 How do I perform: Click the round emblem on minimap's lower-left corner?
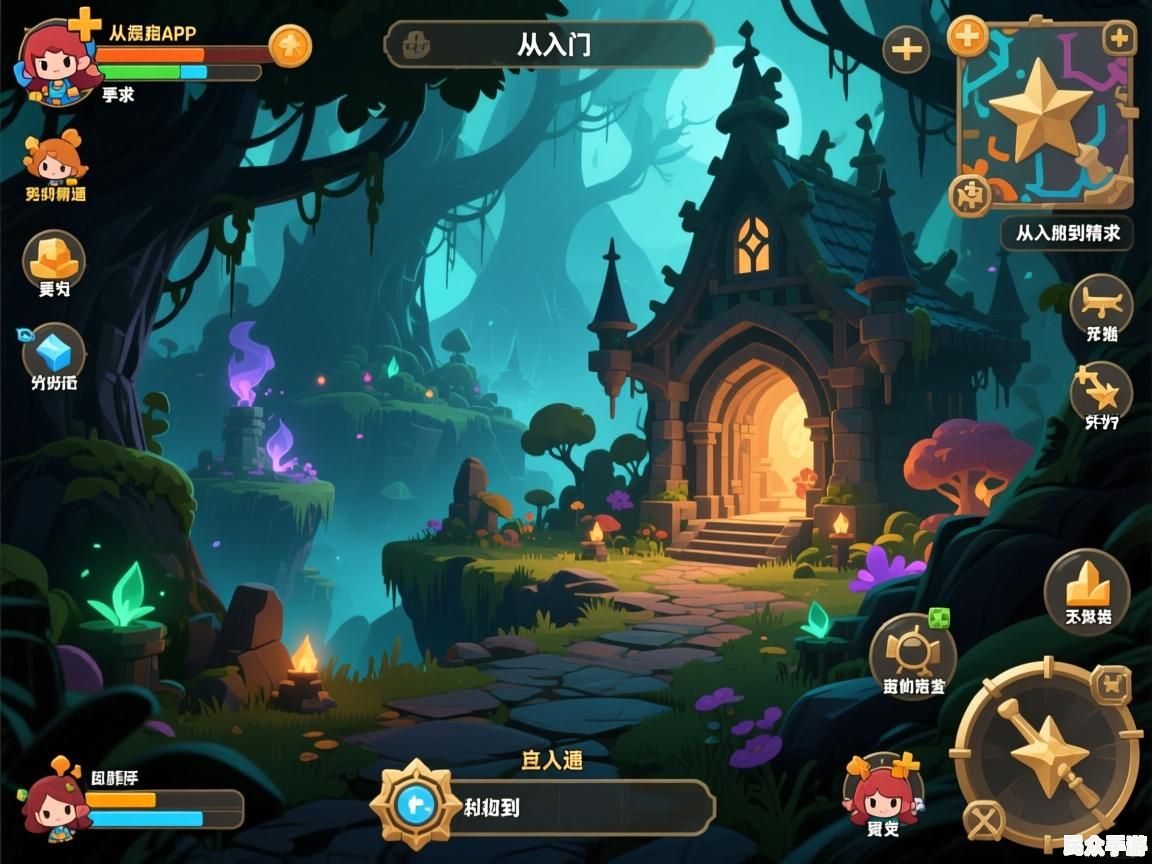(x=968, y=192)
